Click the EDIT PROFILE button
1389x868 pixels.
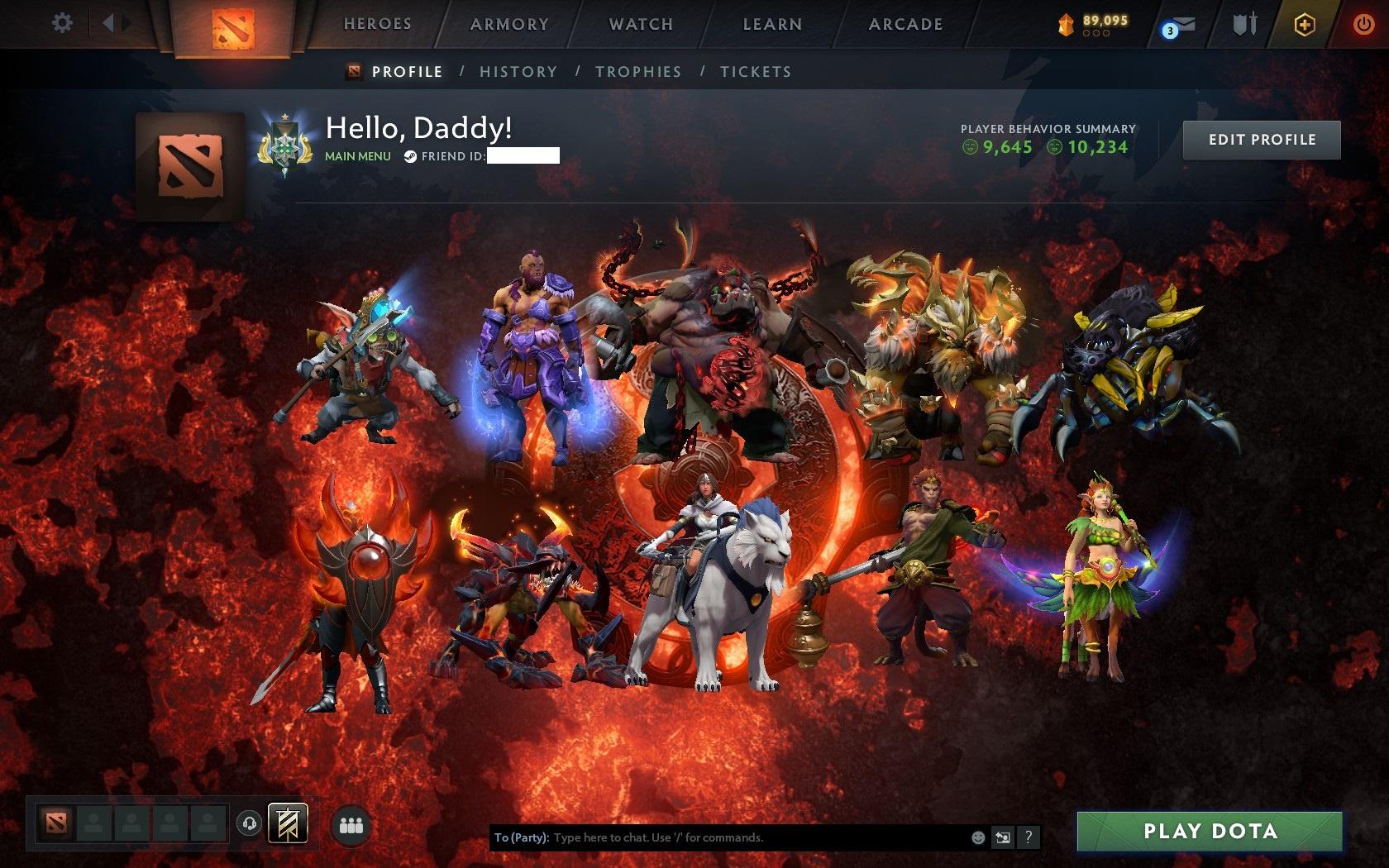coord(1262,140)
